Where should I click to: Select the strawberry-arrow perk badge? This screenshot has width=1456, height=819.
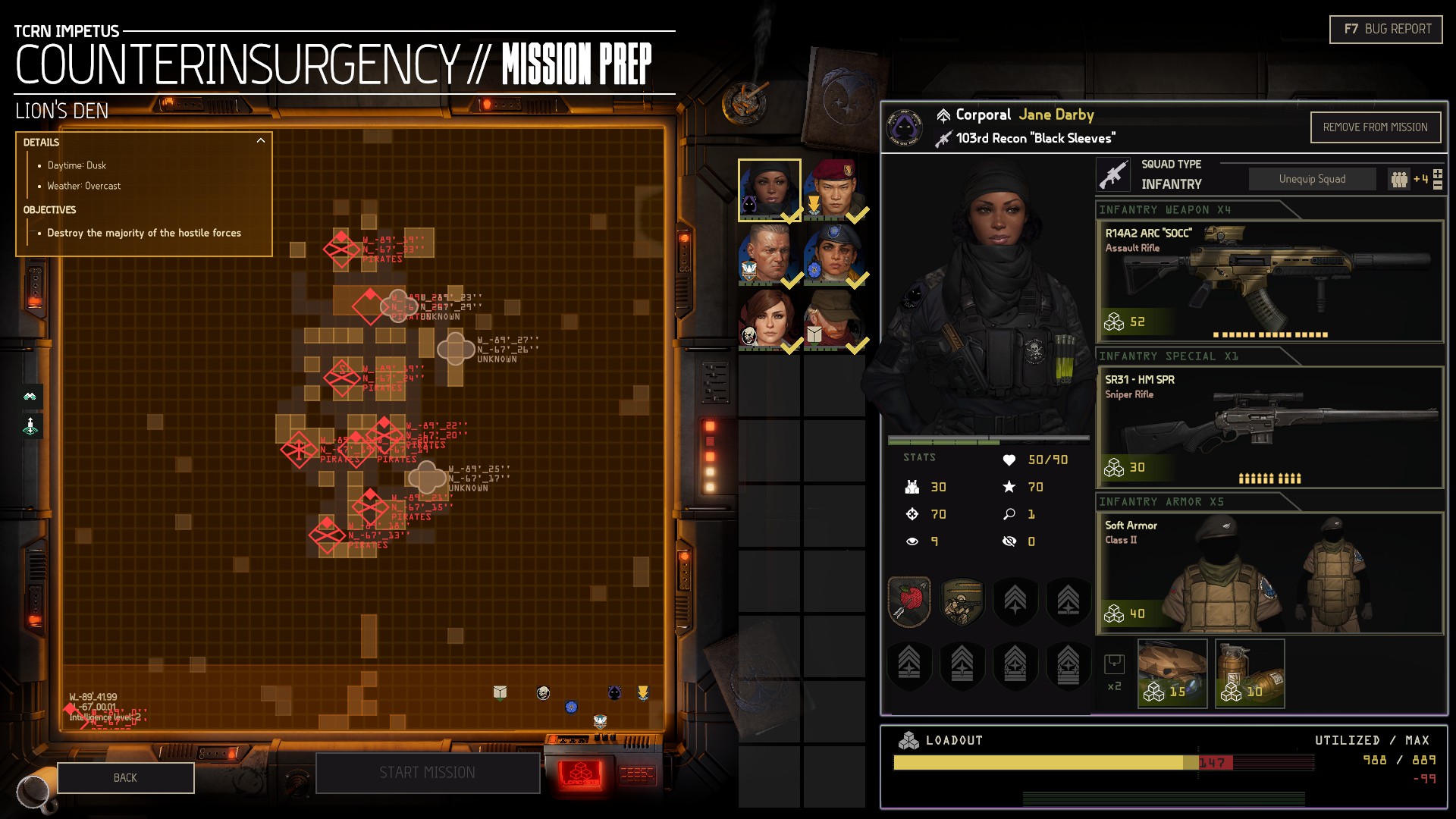click(909, 601)
